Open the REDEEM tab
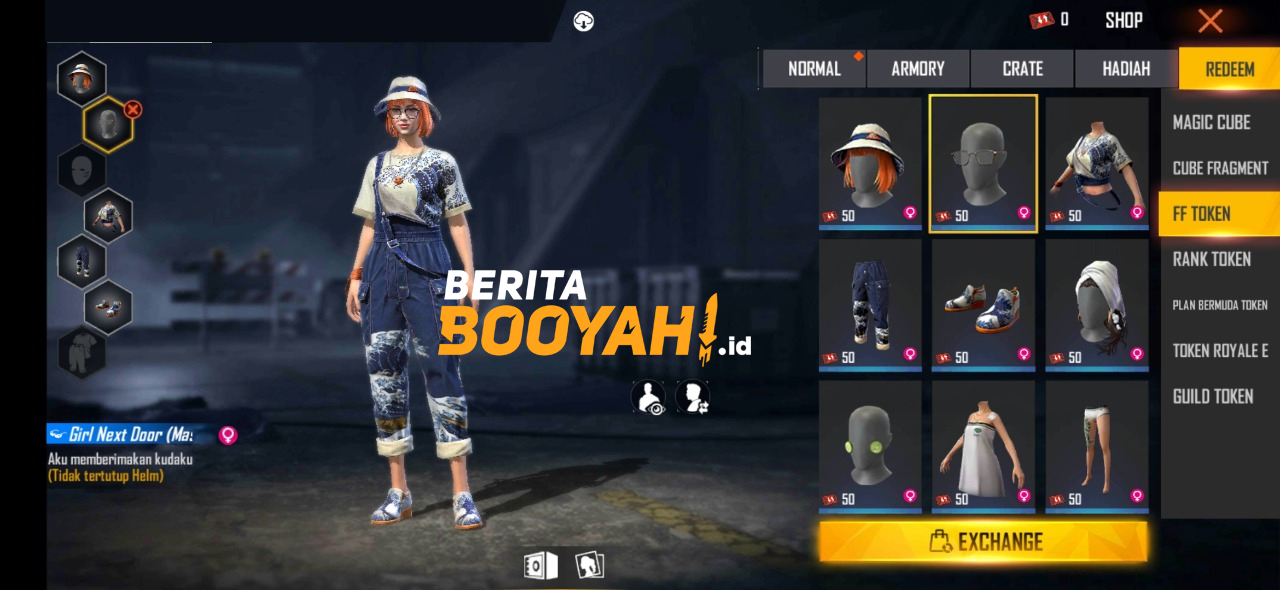 (x=1229, y=69)
